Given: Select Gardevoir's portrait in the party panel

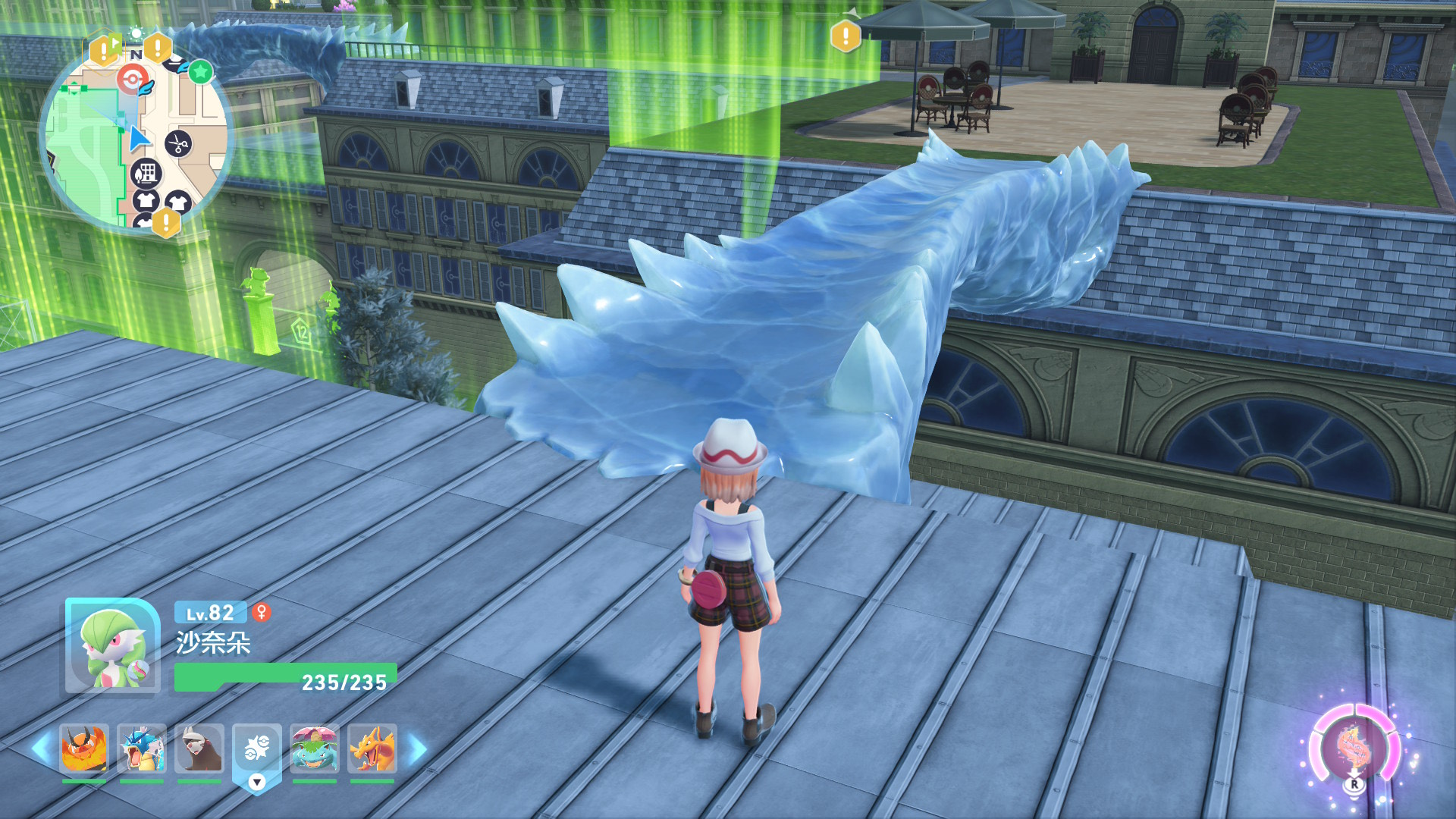Looking at the screenshot, I should coord(112,647).
